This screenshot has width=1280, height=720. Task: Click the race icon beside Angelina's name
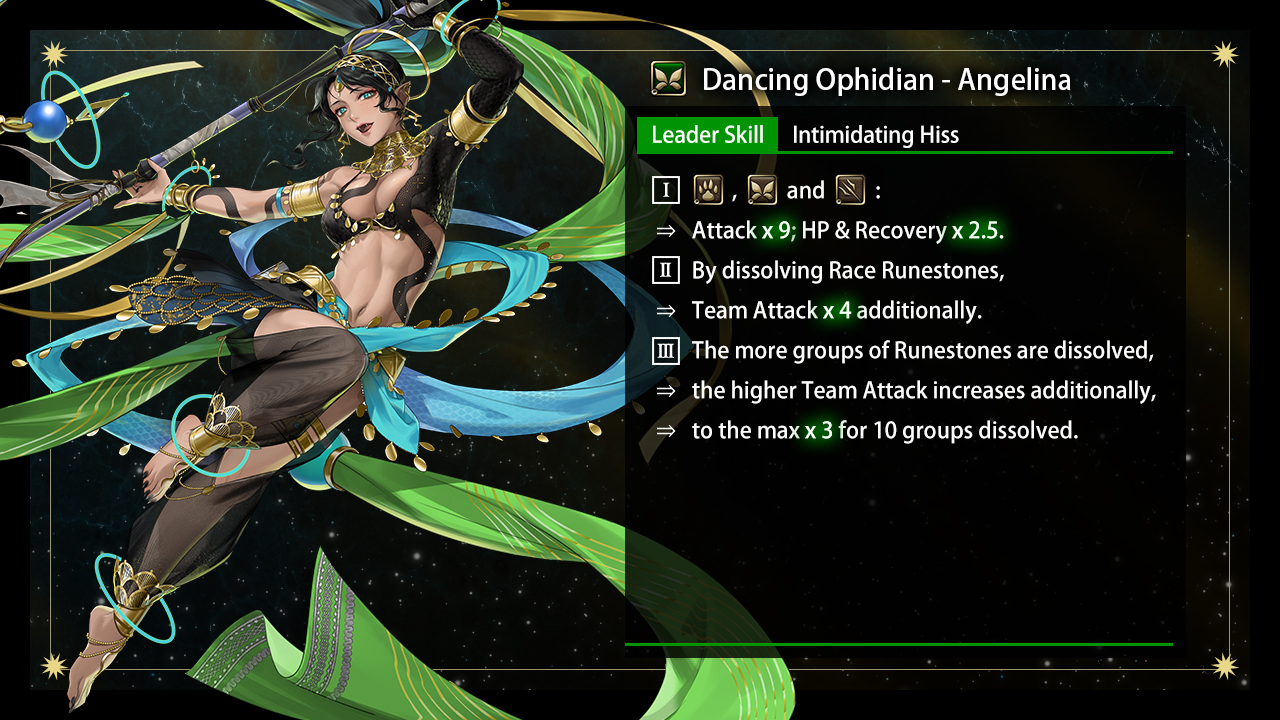[x=667, y=79]
